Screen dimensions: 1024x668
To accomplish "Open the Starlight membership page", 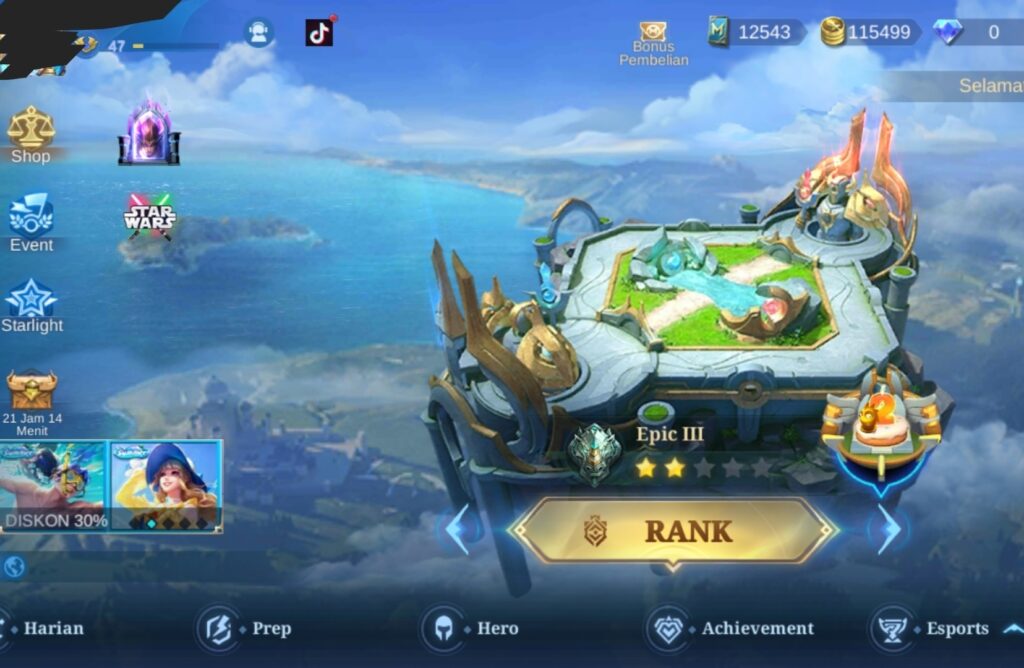I will [31, 306].
